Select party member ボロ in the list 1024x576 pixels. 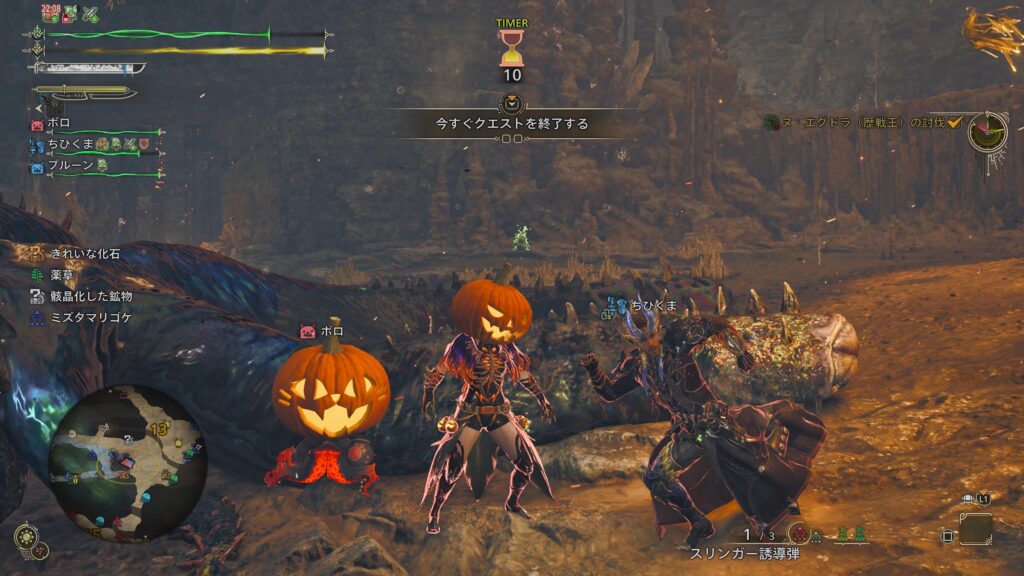58,124
